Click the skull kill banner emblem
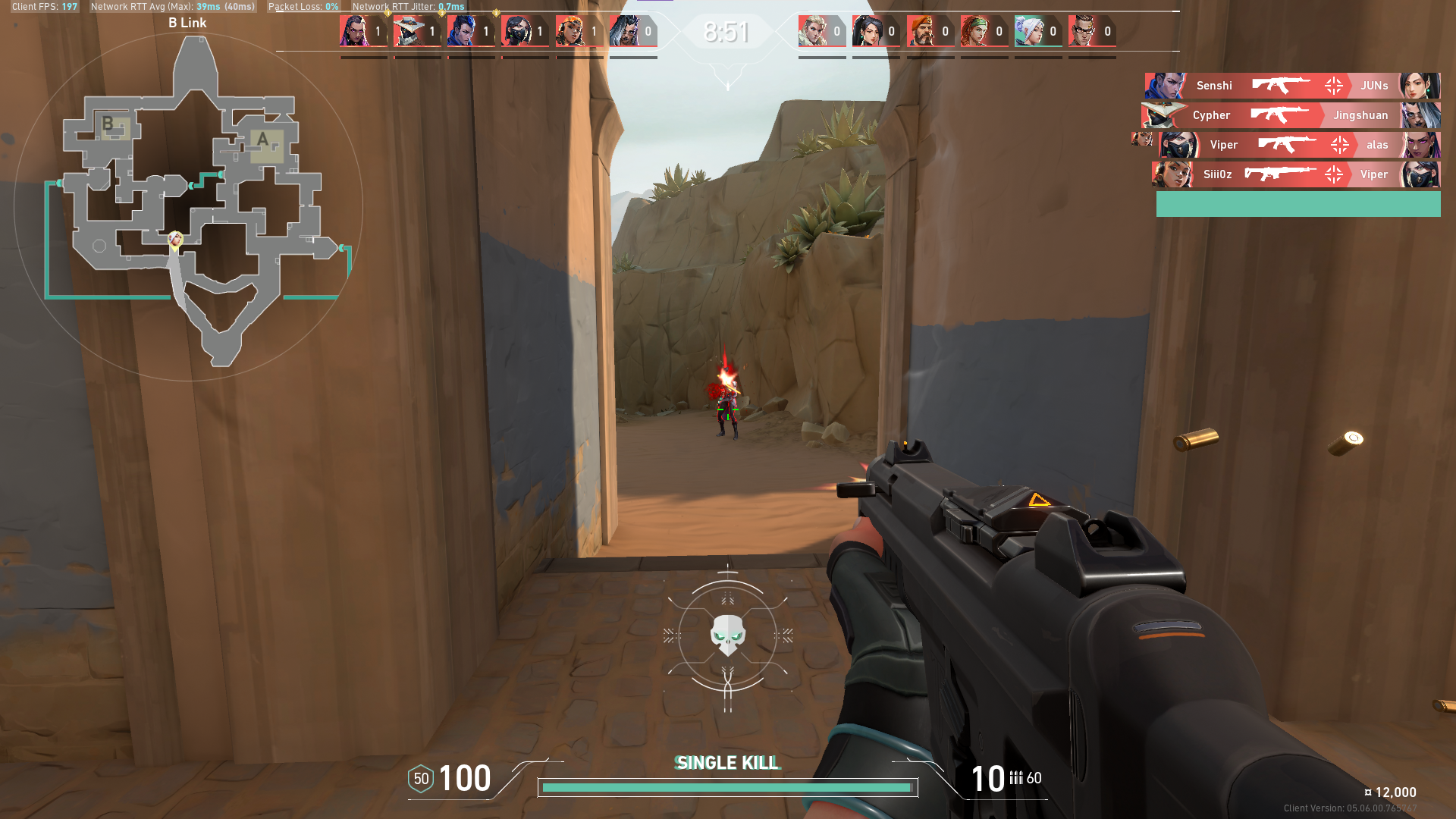The image size is (1456, 819). pyautogui.click(x=727, y=634)
